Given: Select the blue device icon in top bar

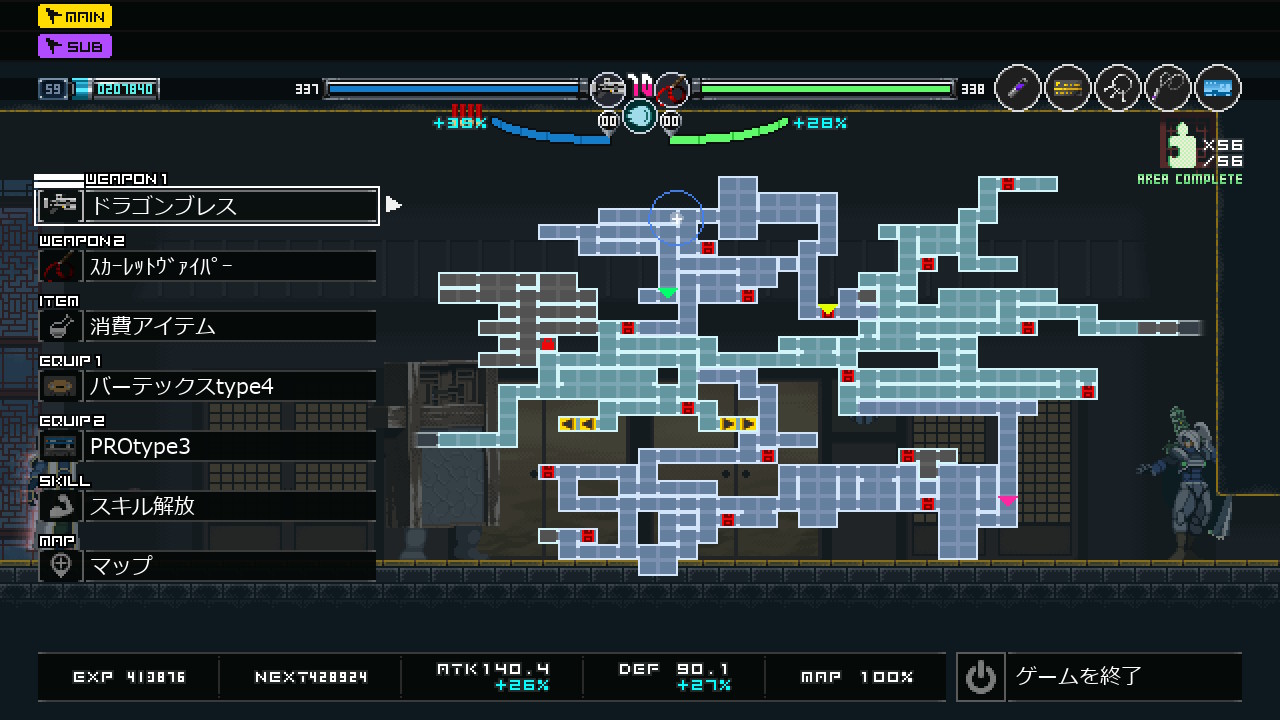Looking at the screenshot, I should [1218, 89].
